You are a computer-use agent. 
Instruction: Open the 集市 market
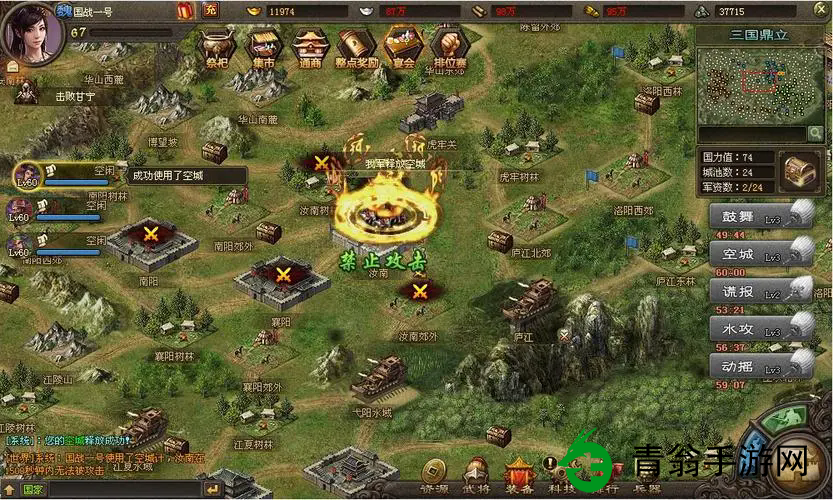pos(262,47)
